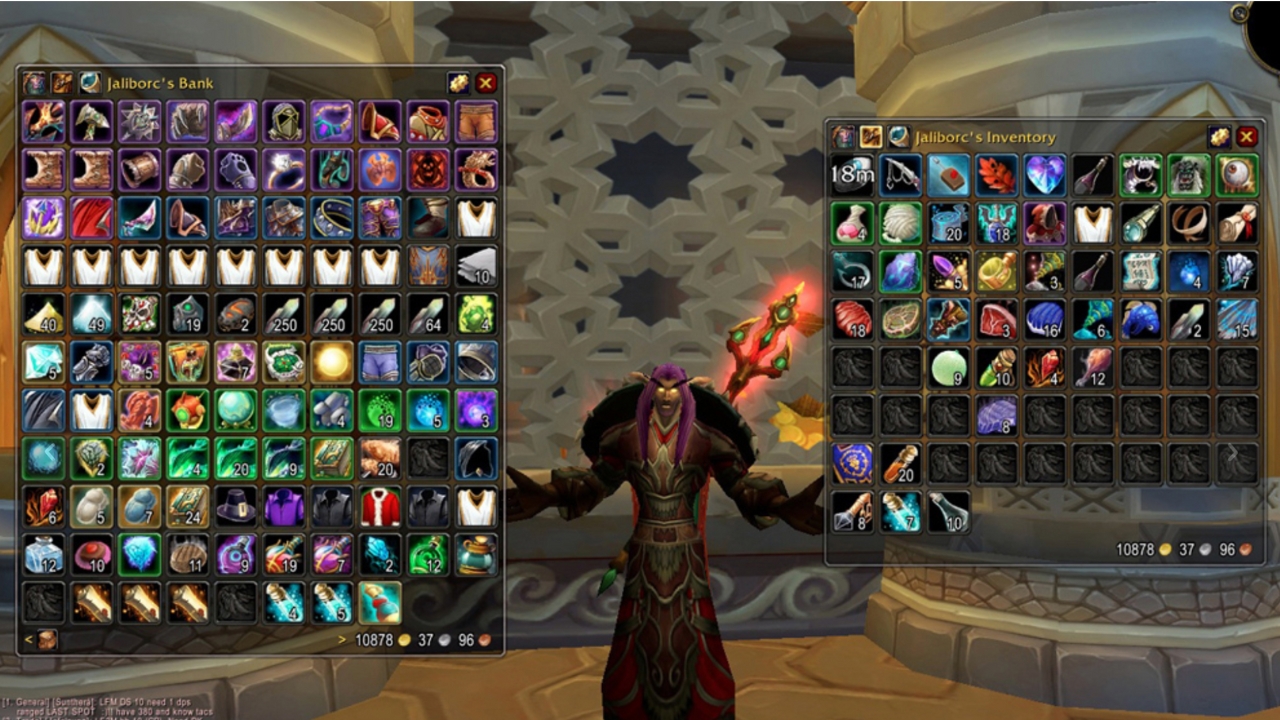Click the gold pouch icon on inventory titlebar

click(1218, 137)
